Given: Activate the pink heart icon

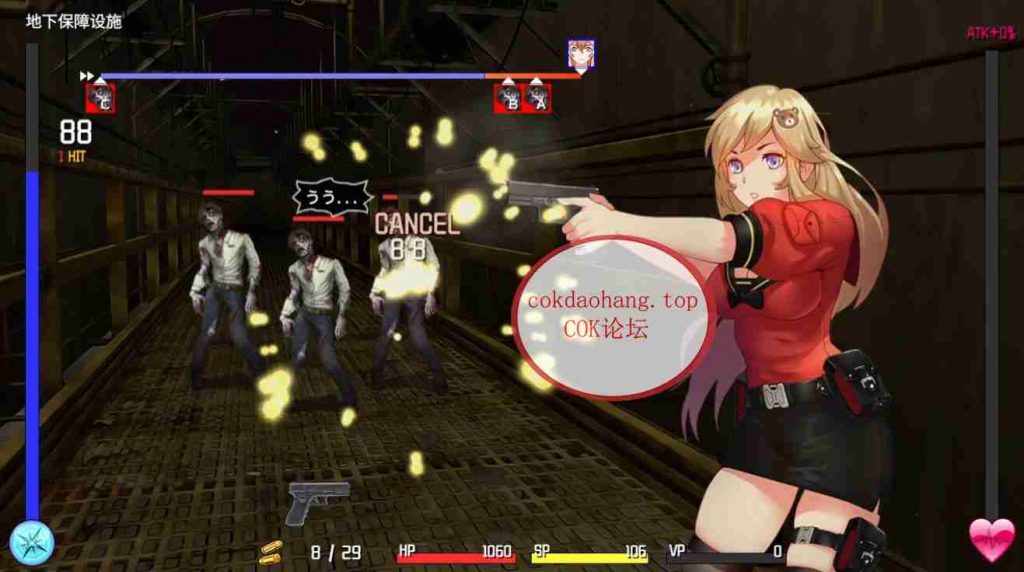Looking at the screenshot, I should click(x=991, y=540).
